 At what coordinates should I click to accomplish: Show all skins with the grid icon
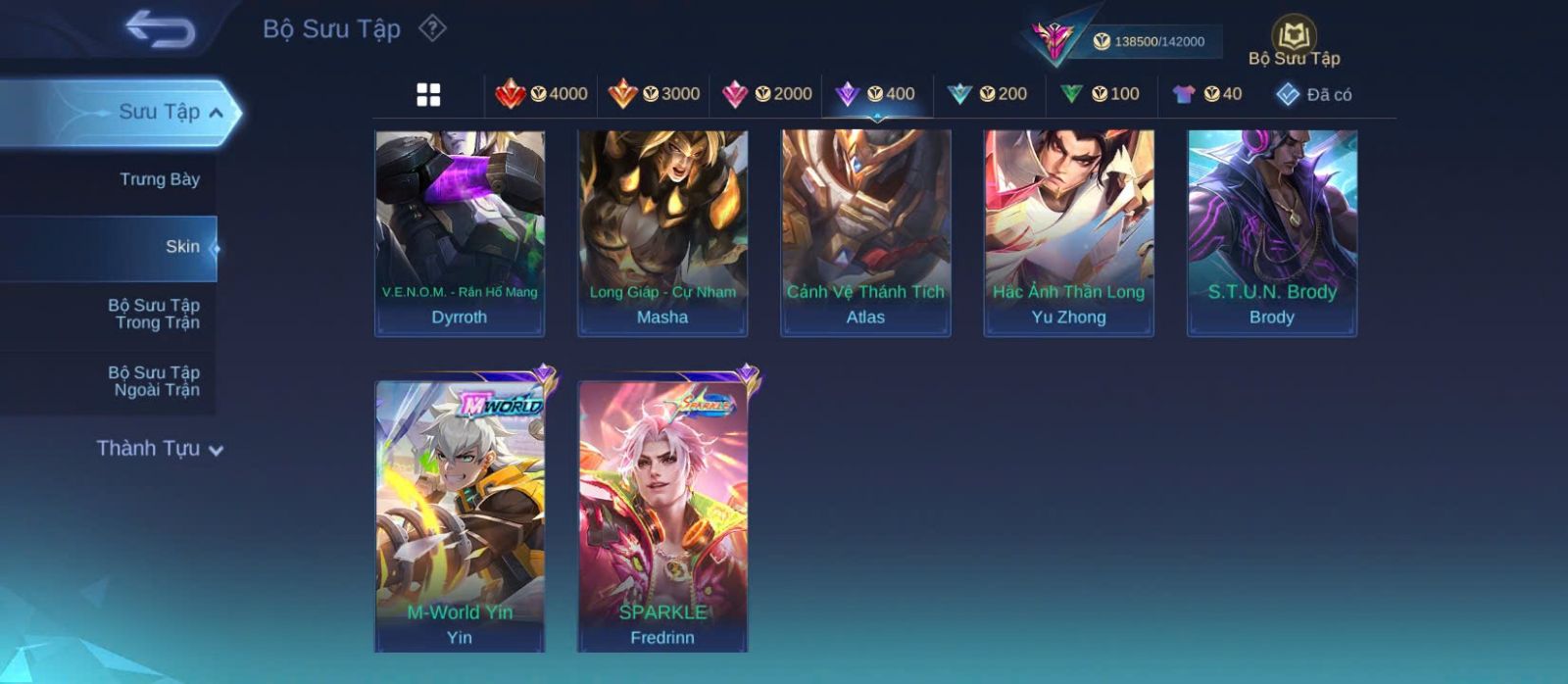tap(428, 95)
